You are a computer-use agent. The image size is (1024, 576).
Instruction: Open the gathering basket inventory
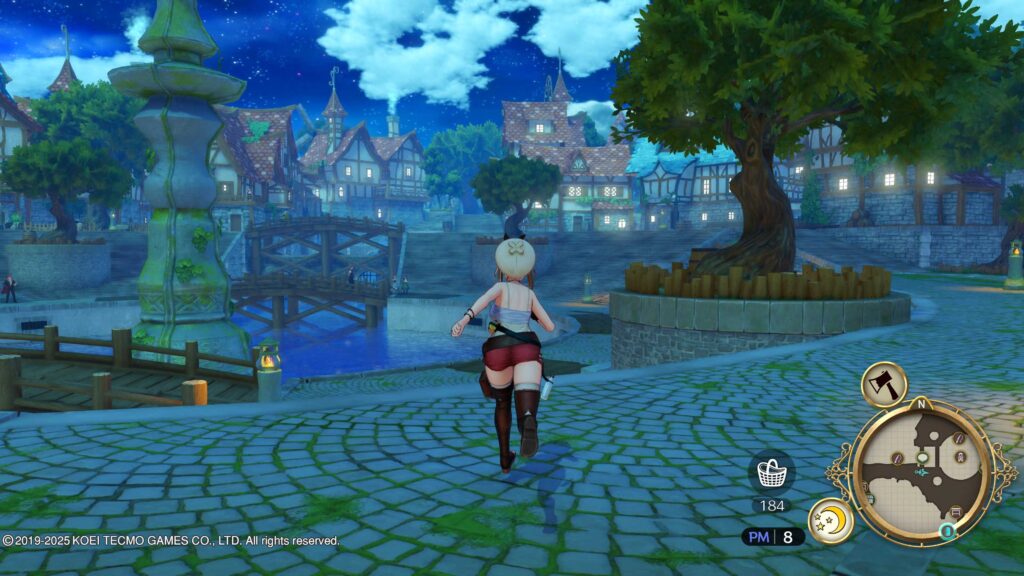pyautogui.click(x=771, y=471)
